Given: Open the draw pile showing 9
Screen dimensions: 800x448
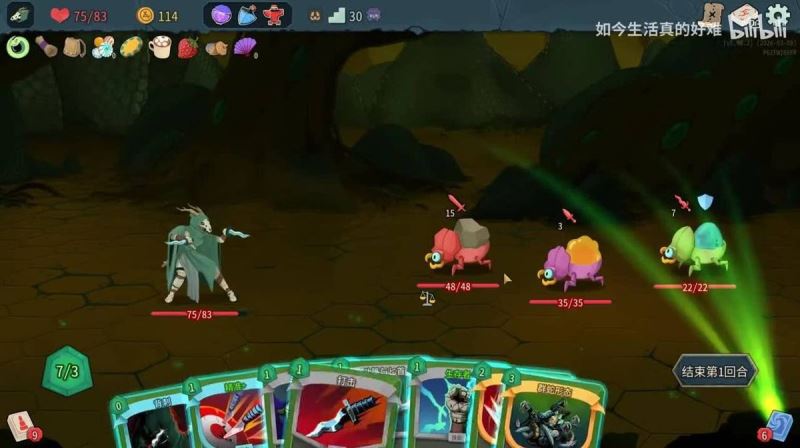Looking at the screenshot, I should click(20, 426).
